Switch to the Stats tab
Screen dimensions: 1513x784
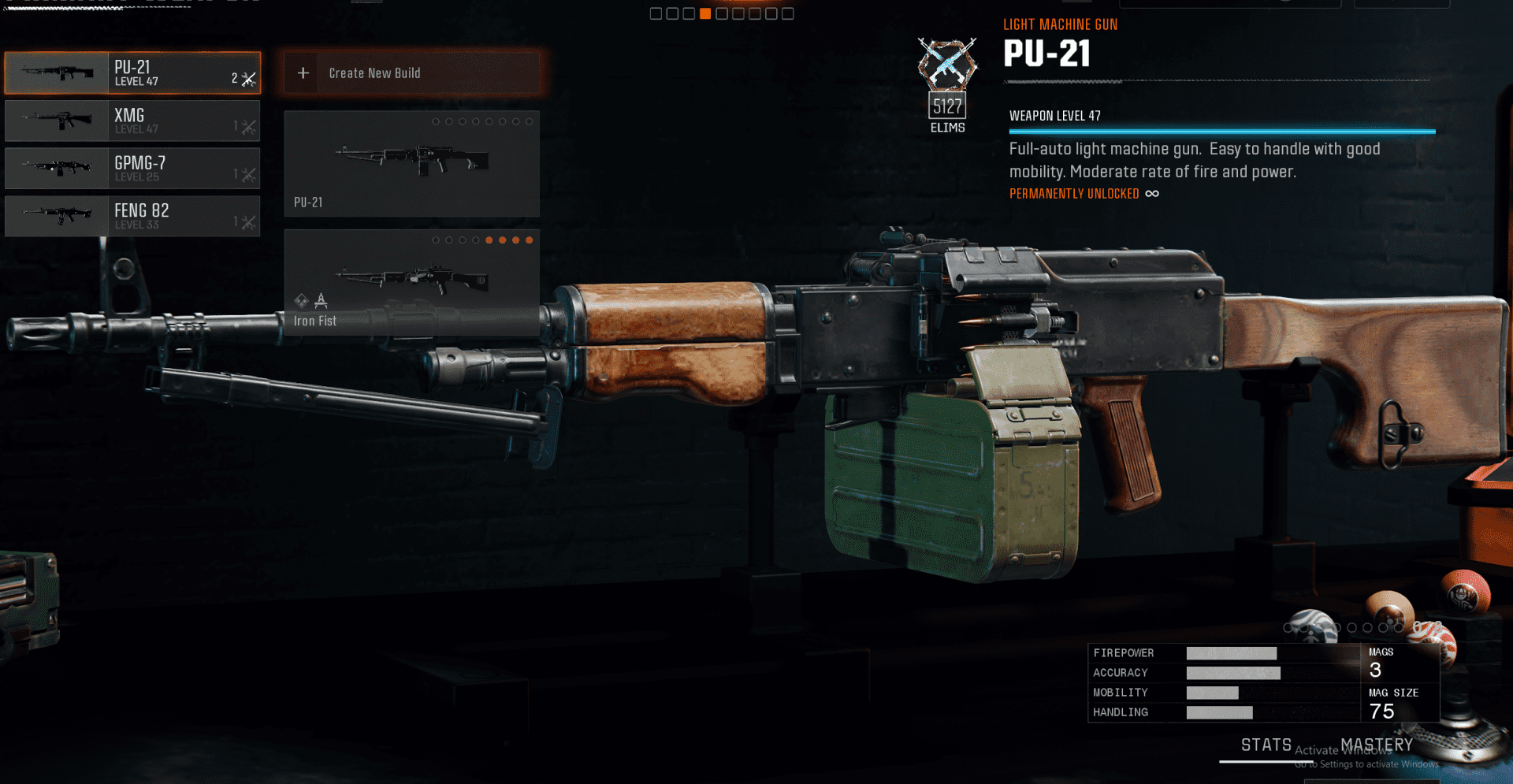1266,745
